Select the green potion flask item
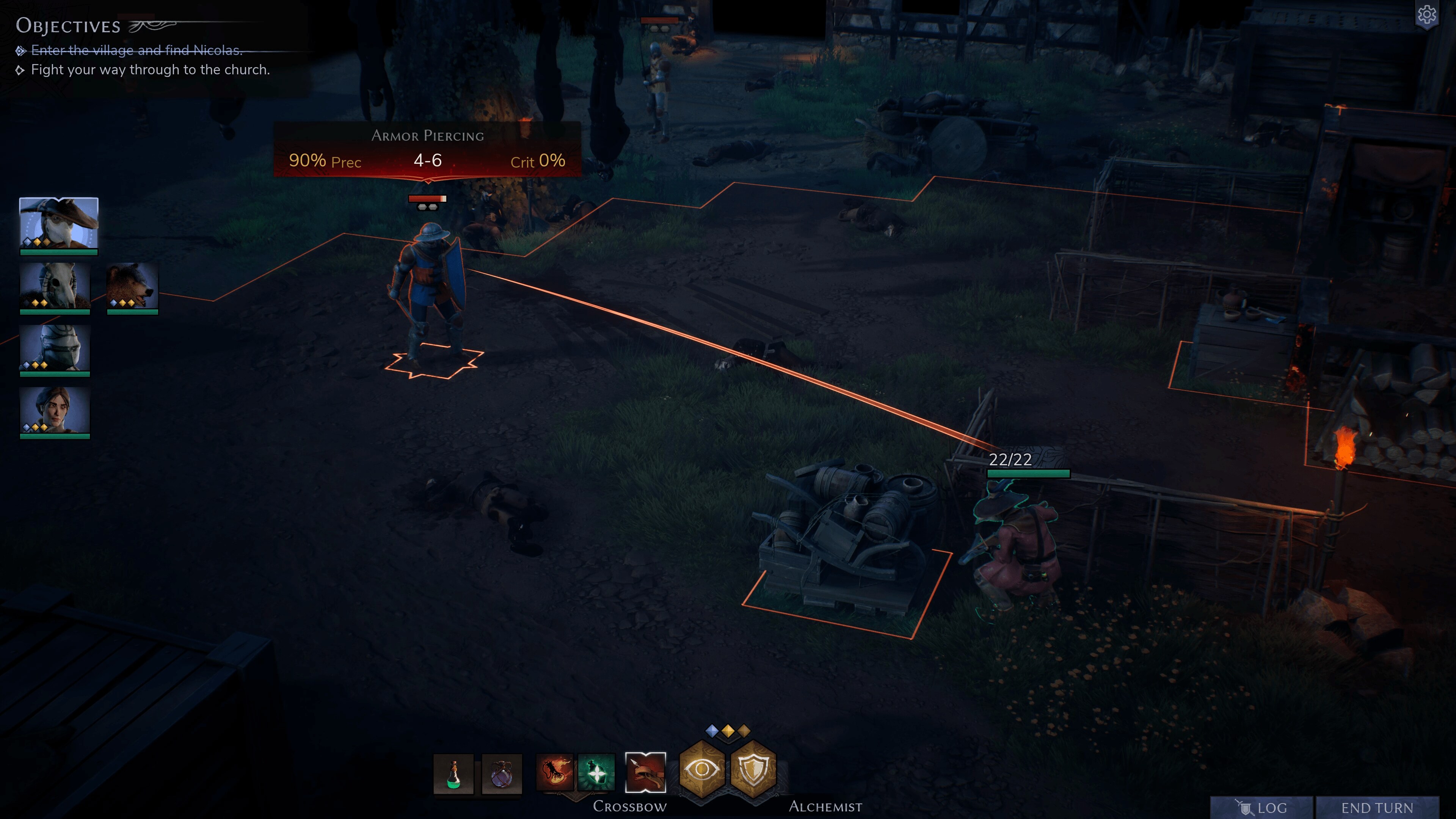 click(453, 773)
